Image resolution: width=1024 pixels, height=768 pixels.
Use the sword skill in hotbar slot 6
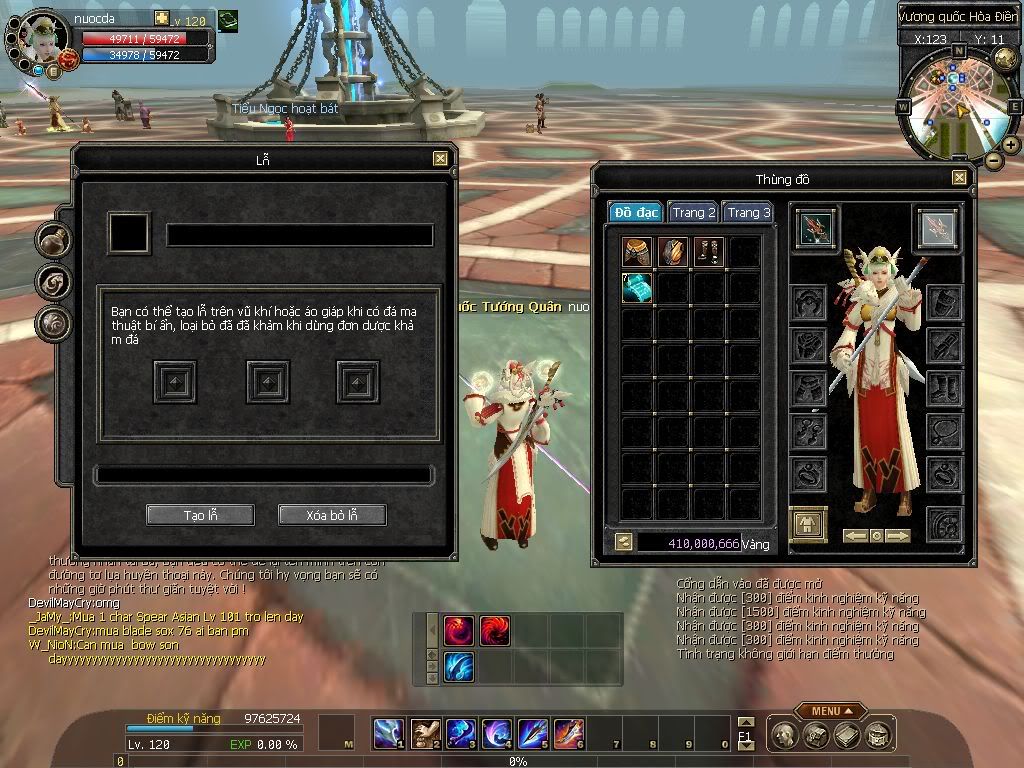(x=567, y=734)
